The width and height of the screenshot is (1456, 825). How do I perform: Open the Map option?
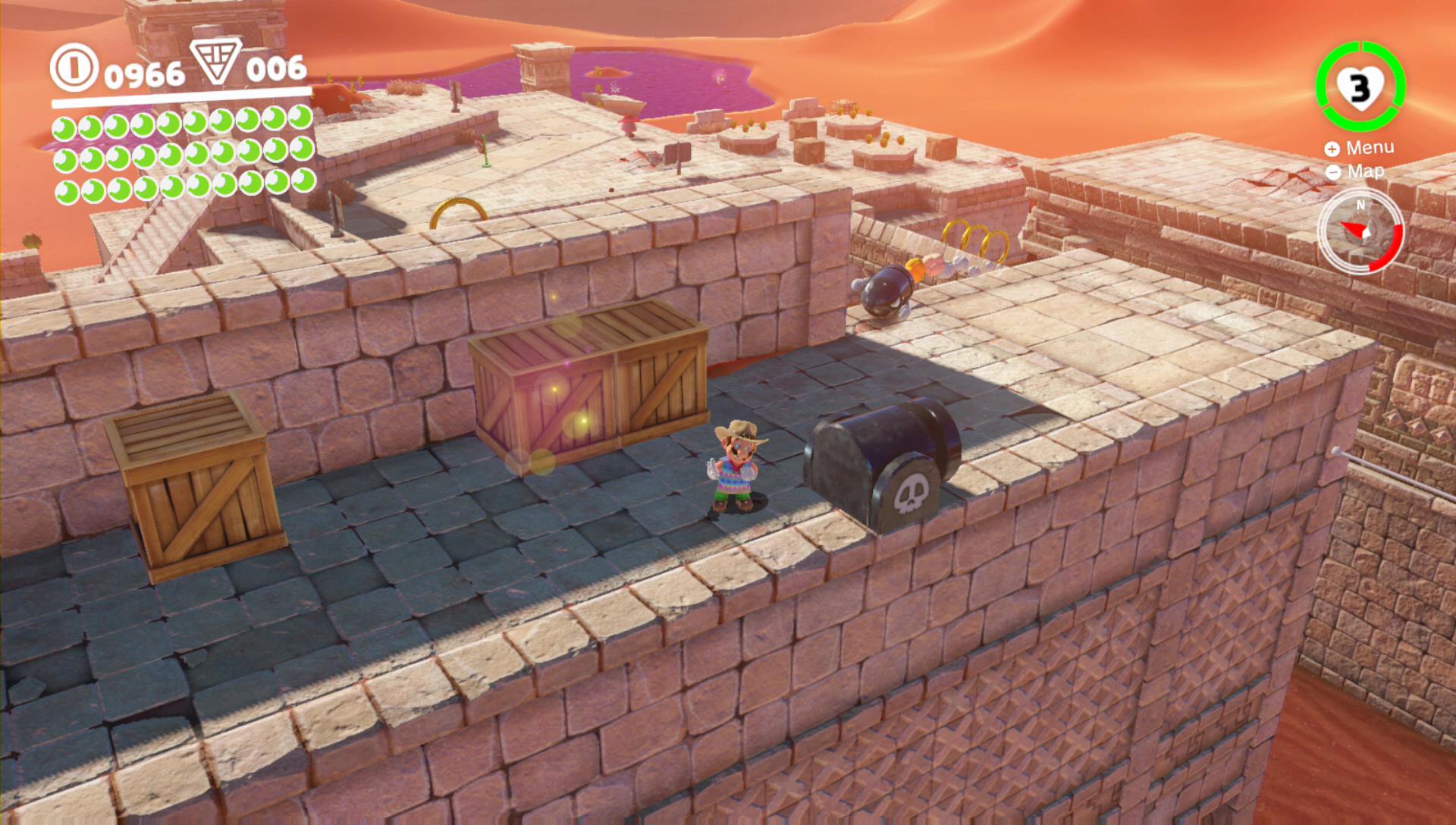1357,171
